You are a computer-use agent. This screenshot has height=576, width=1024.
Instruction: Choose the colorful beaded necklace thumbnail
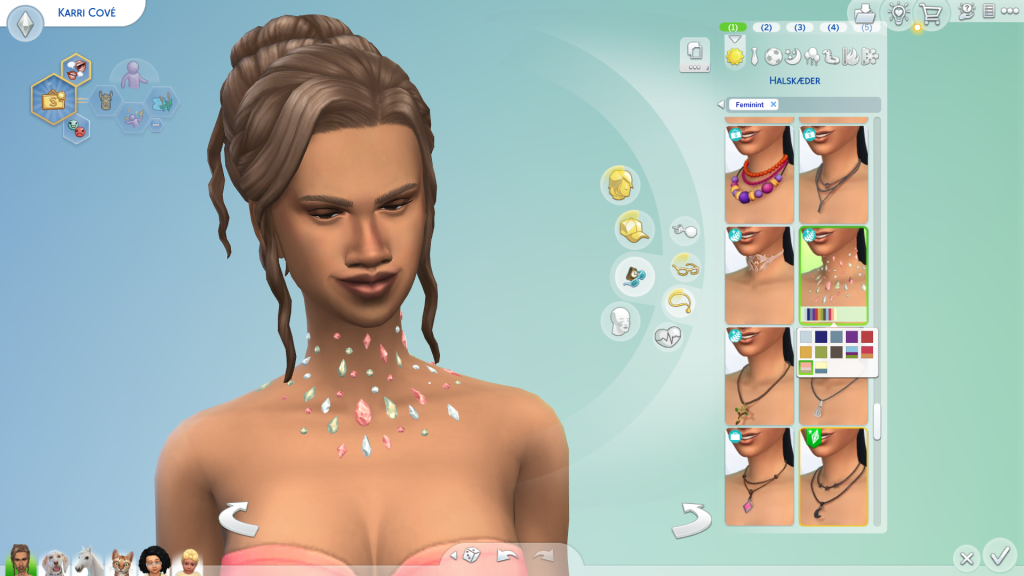(x=759, y=171)
